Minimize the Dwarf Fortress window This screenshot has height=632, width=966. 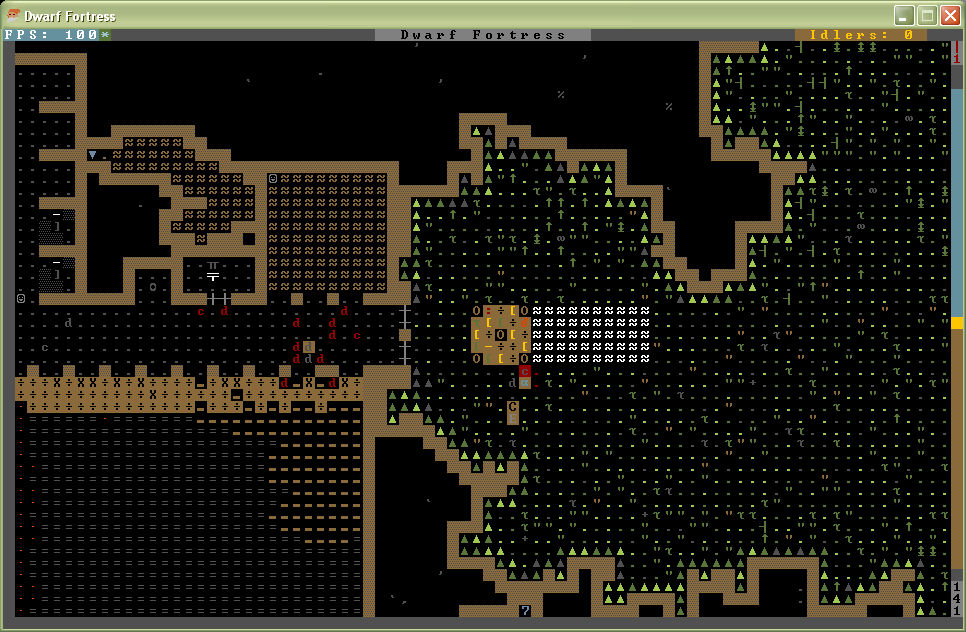(904, 15)
